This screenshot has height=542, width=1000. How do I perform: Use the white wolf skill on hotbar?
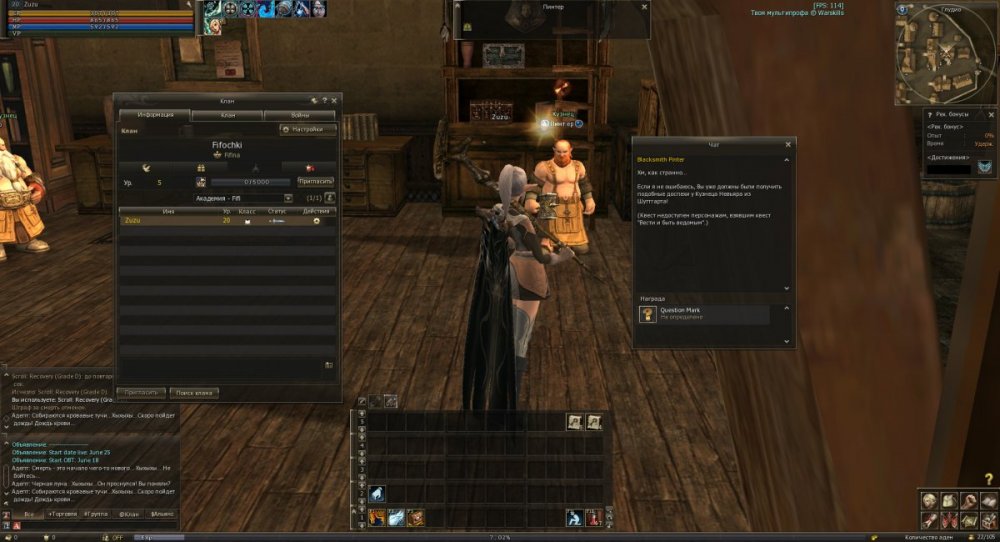[x=377, y=493]
